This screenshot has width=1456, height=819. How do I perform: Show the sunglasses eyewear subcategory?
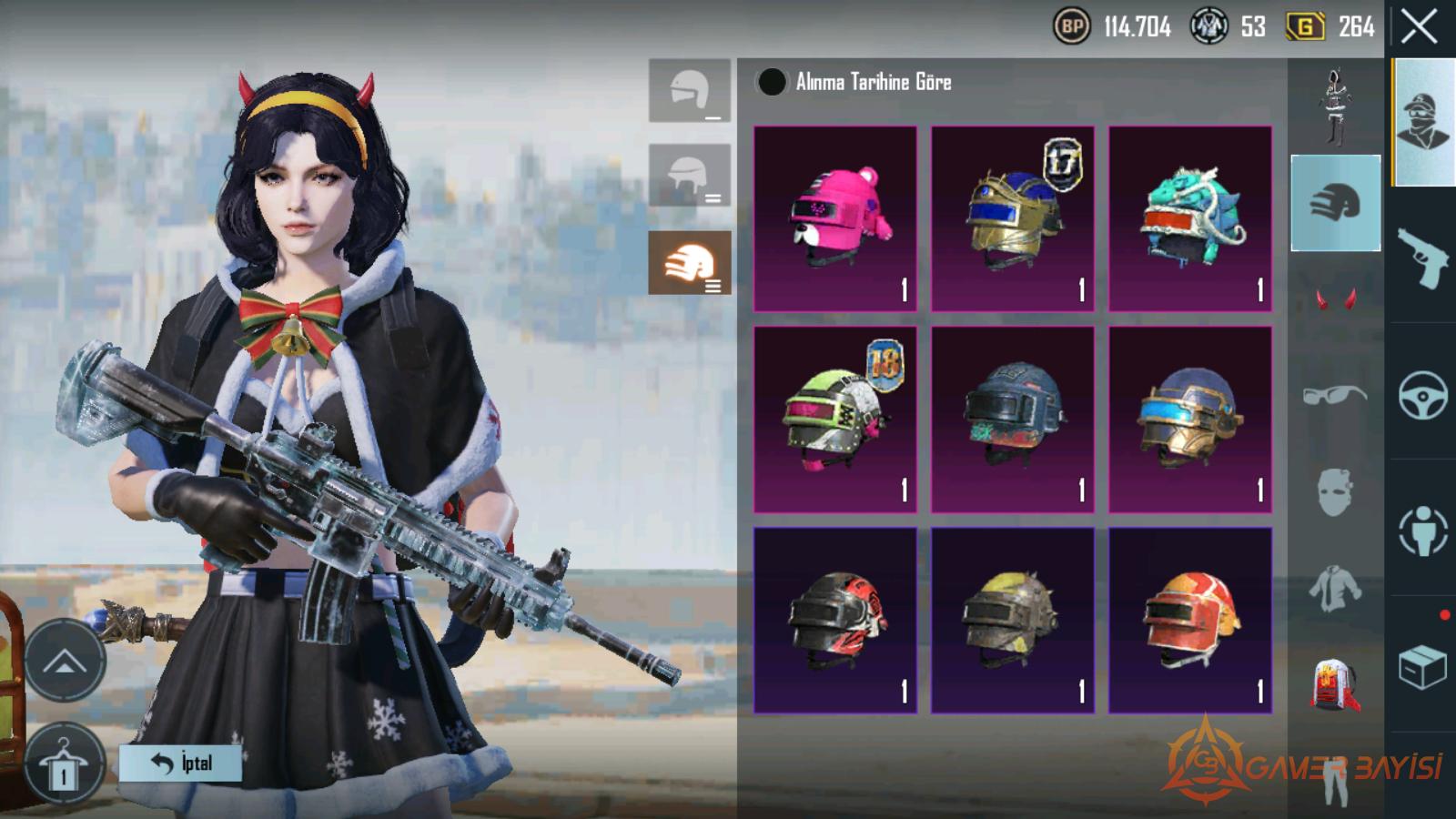(1335, 395)
